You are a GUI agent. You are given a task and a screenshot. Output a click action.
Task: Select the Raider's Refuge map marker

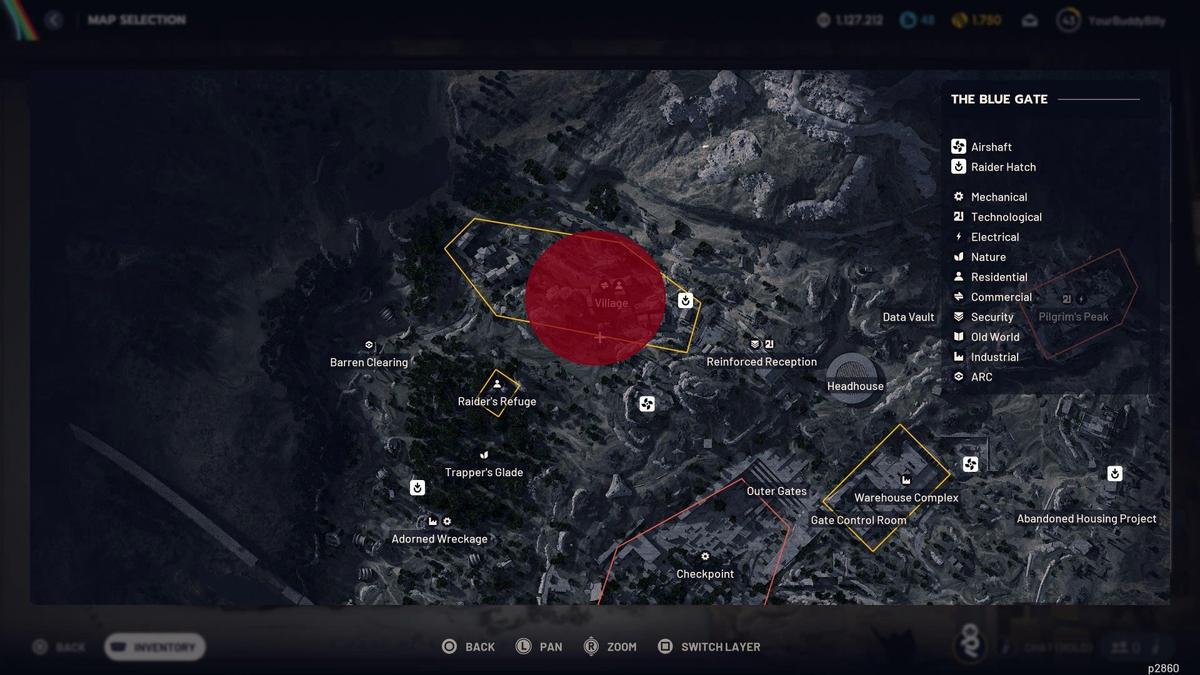[x=497, y=401]
